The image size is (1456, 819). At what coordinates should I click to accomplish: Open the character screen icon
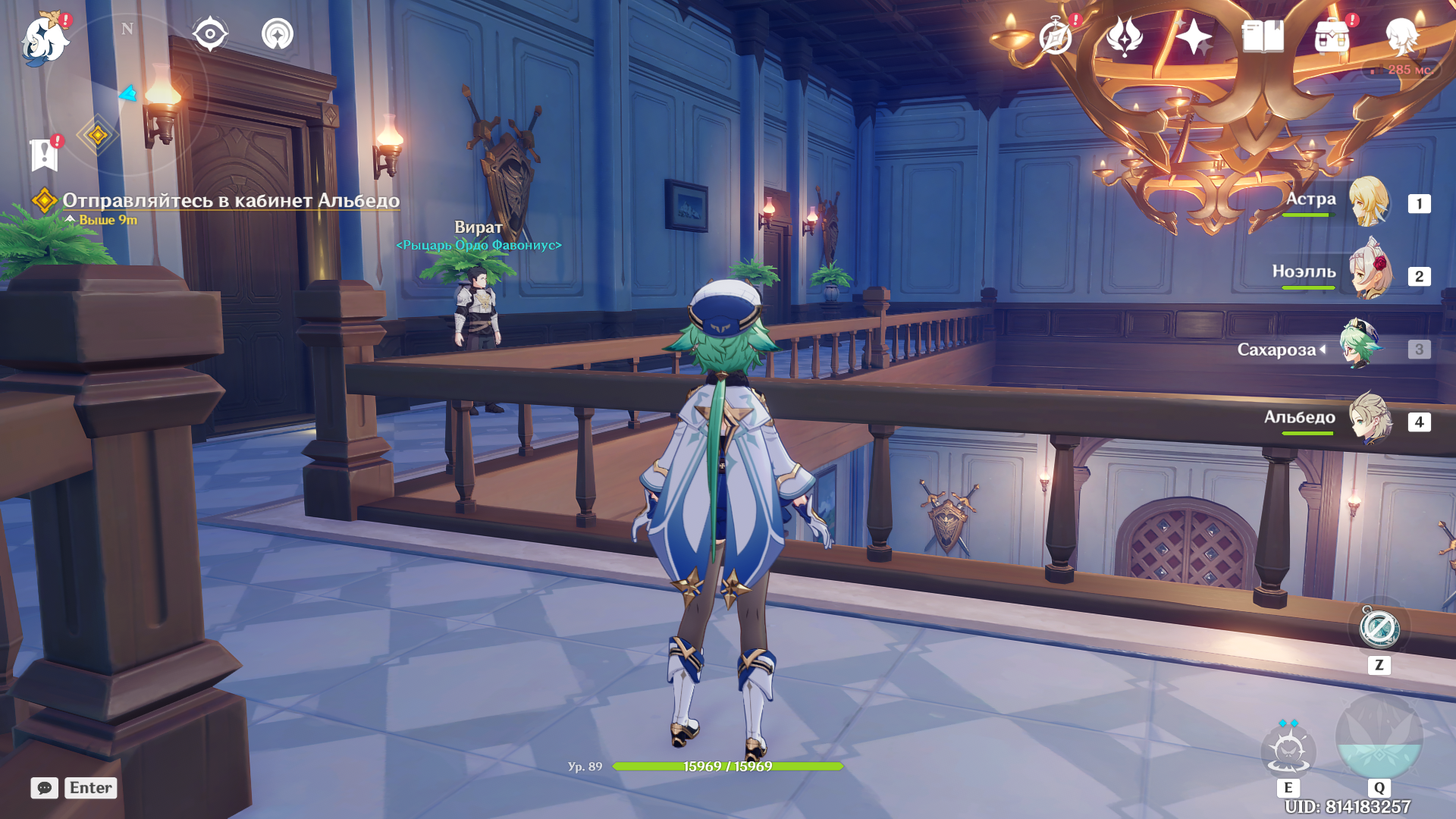(x=1401, y=36)
